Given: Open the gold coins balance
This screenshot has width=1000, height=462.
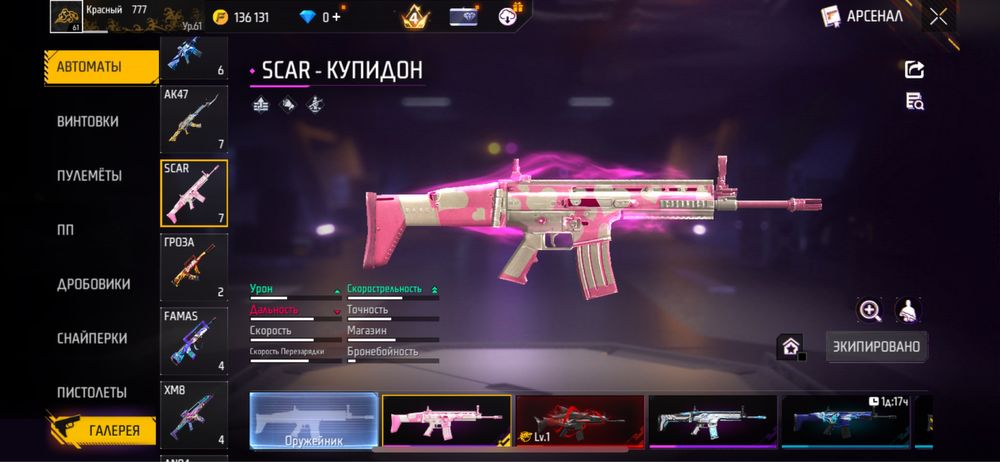Looking at the screenshot, I should point(240,16).
